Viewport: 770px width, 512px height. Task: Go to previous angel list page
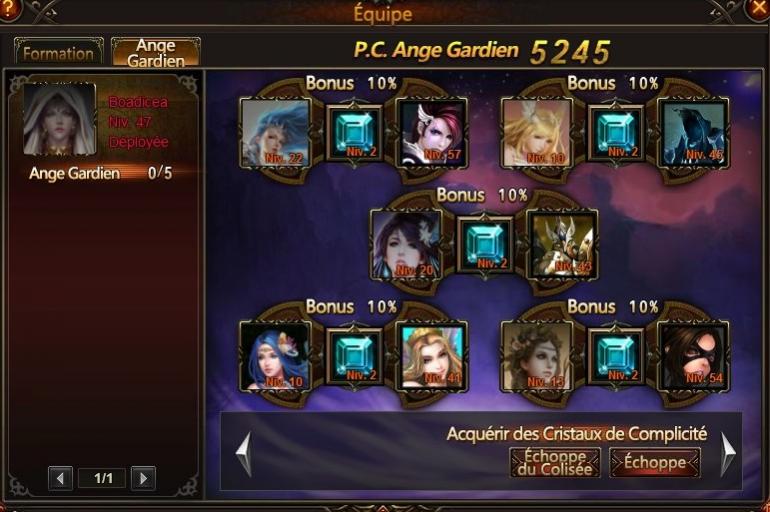pyautogui.click(x=60, y=478)
